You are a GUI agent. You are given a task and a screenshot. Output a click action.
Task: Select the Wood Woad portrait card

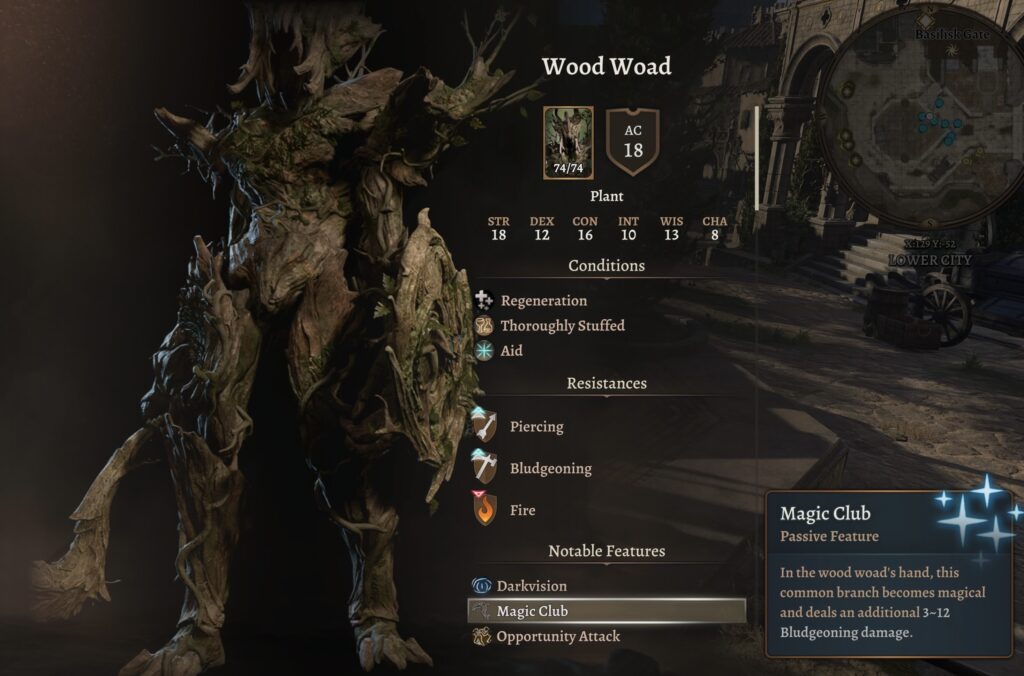[x=568, y=143]
